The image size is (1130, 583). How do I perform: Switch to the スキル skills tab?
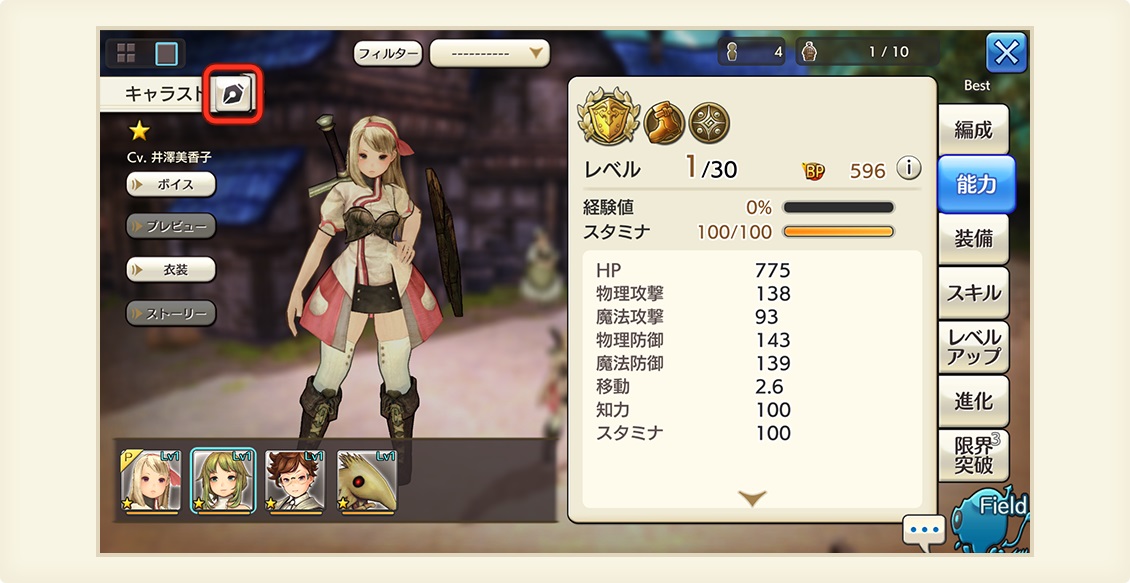(x=973, y=293)
